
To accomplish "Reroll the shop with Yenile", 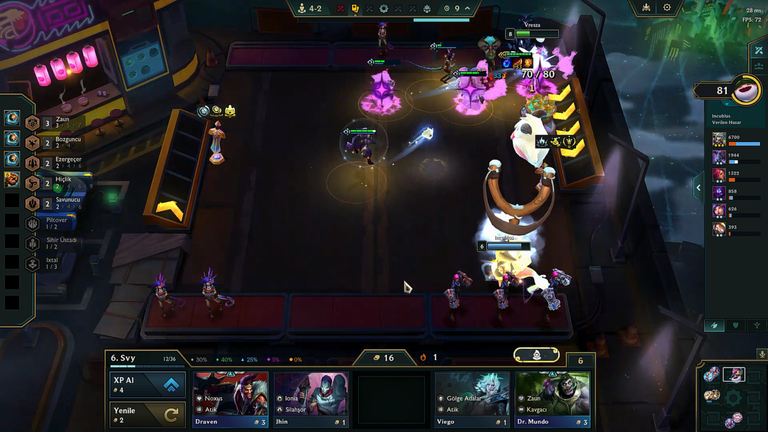I will pyautogui.click(x=148, y=413).
